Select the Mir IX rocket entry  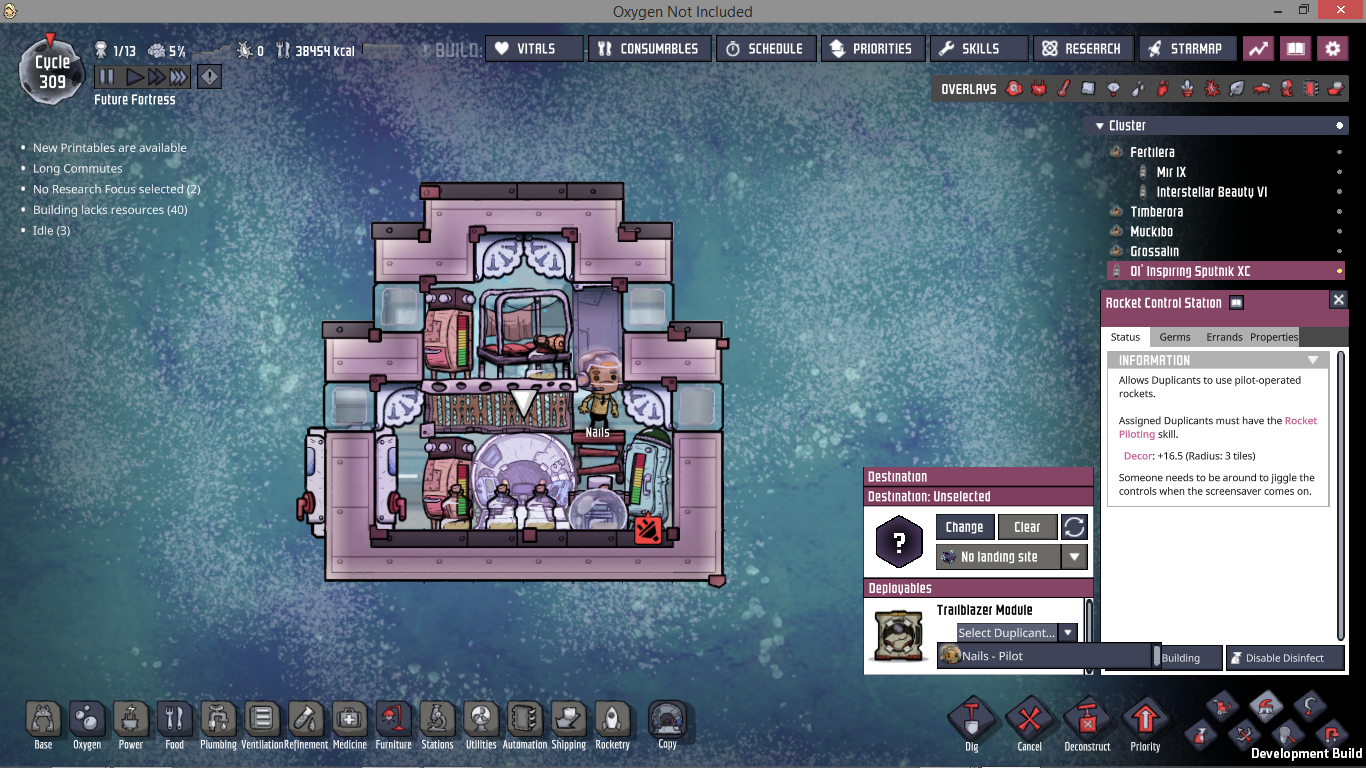pyautogui.click(x=1171, y=172)
